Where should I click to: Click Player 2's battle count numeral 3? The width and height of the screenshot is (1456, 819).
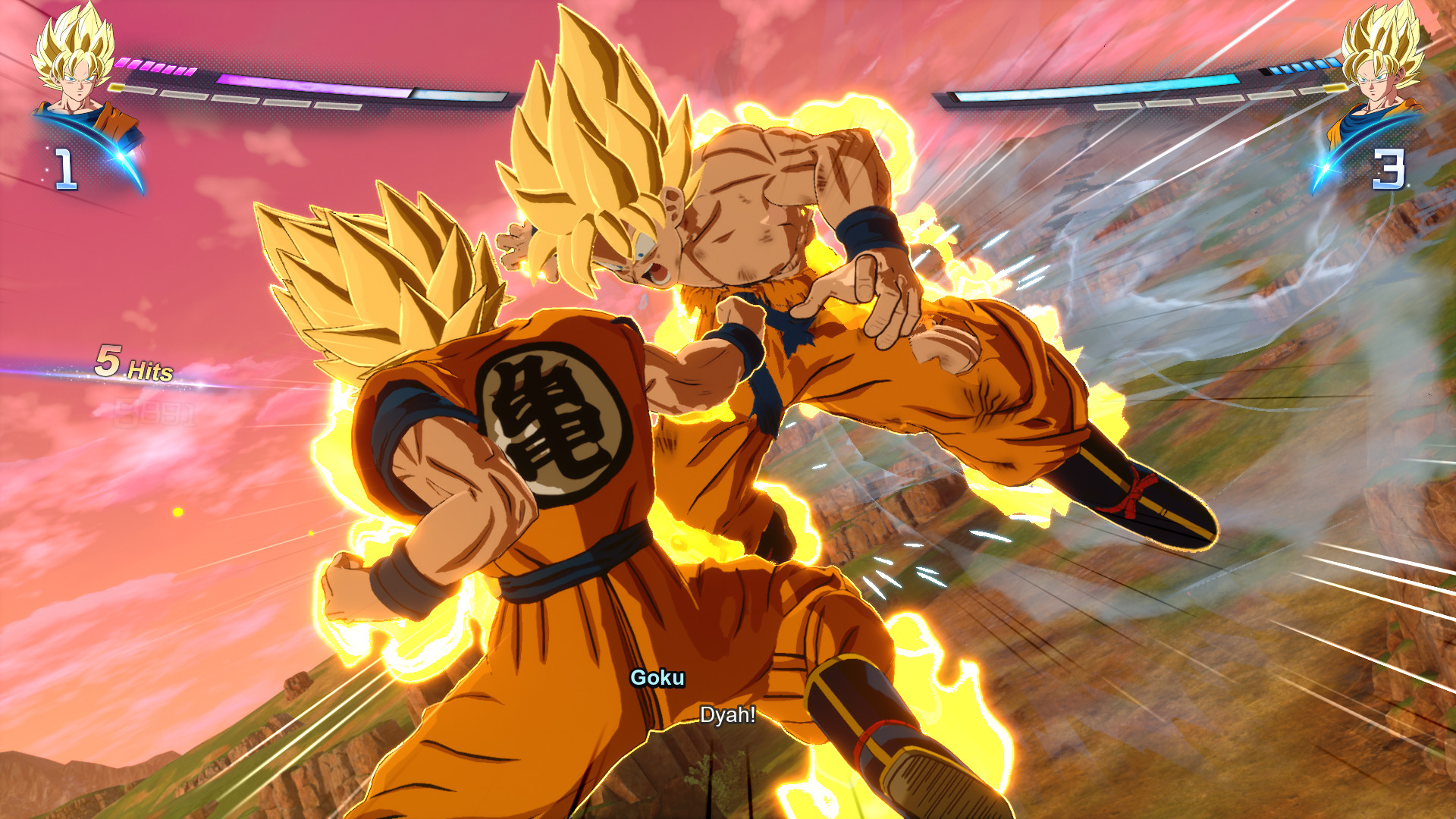pos(1389,168)
